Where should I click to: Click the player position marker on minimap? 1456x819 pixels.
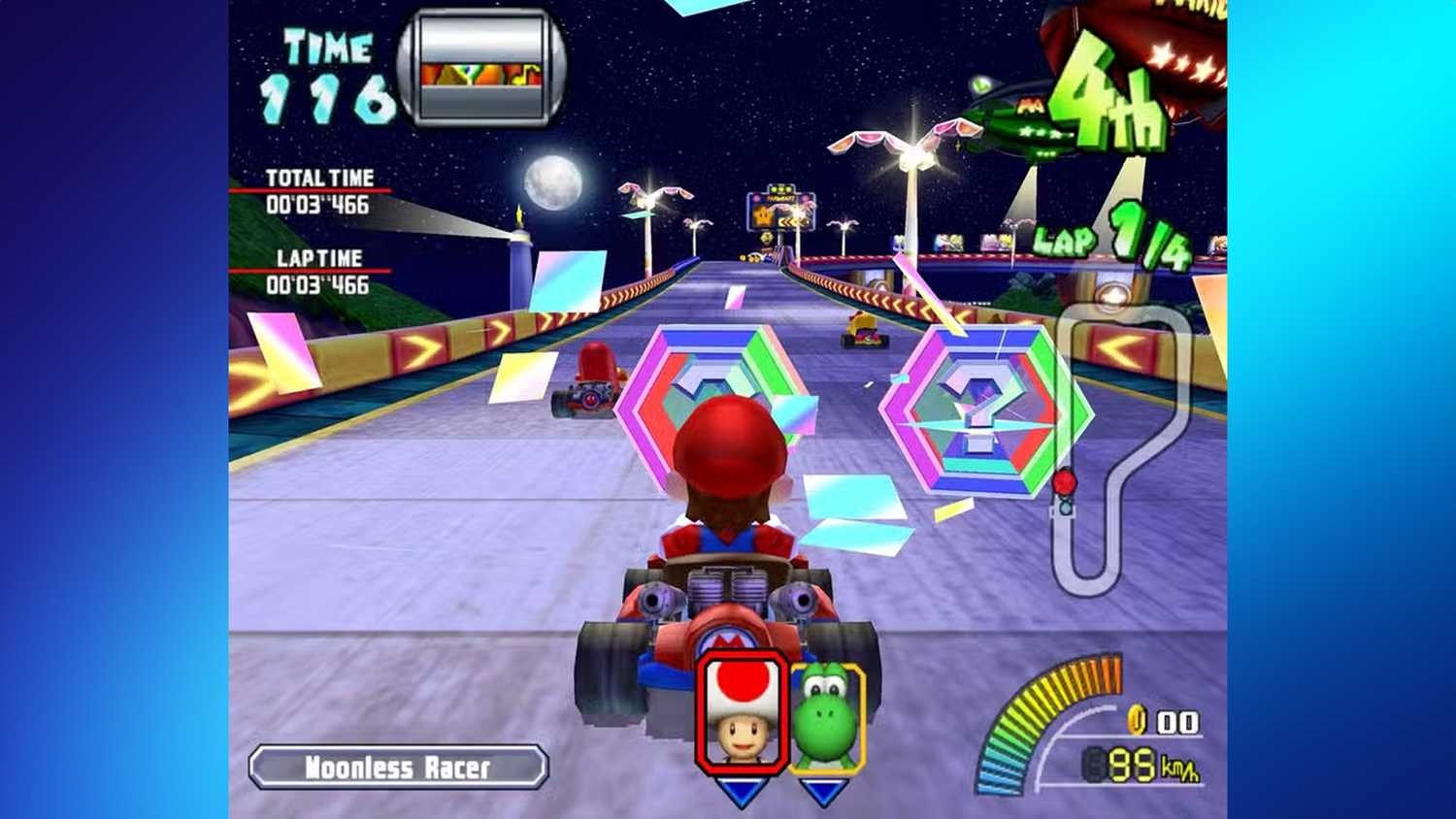[x=1066, y=480]
